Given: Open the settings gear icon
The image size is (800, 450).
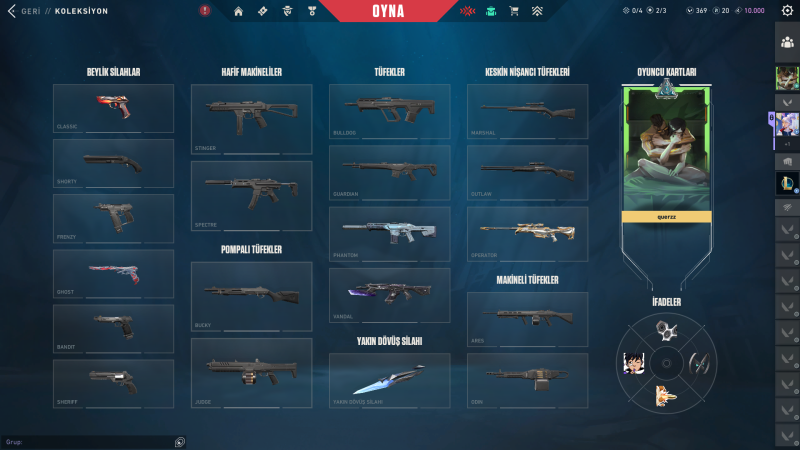Looking at the screenshot, I should tap(786, 11).
